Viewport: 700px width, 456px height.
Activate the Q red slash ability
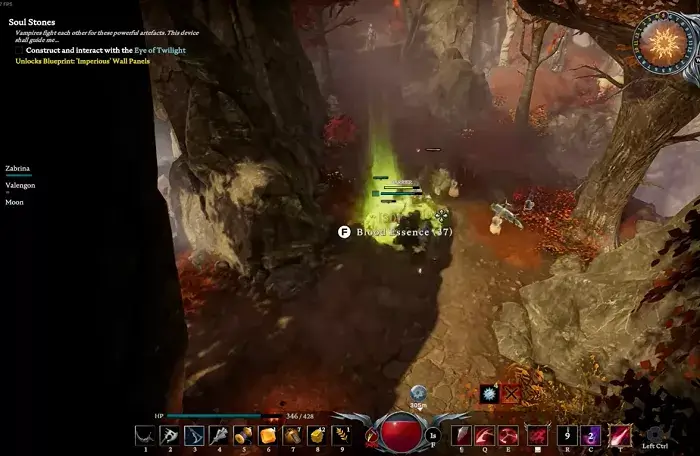click(x=486, y=435)
